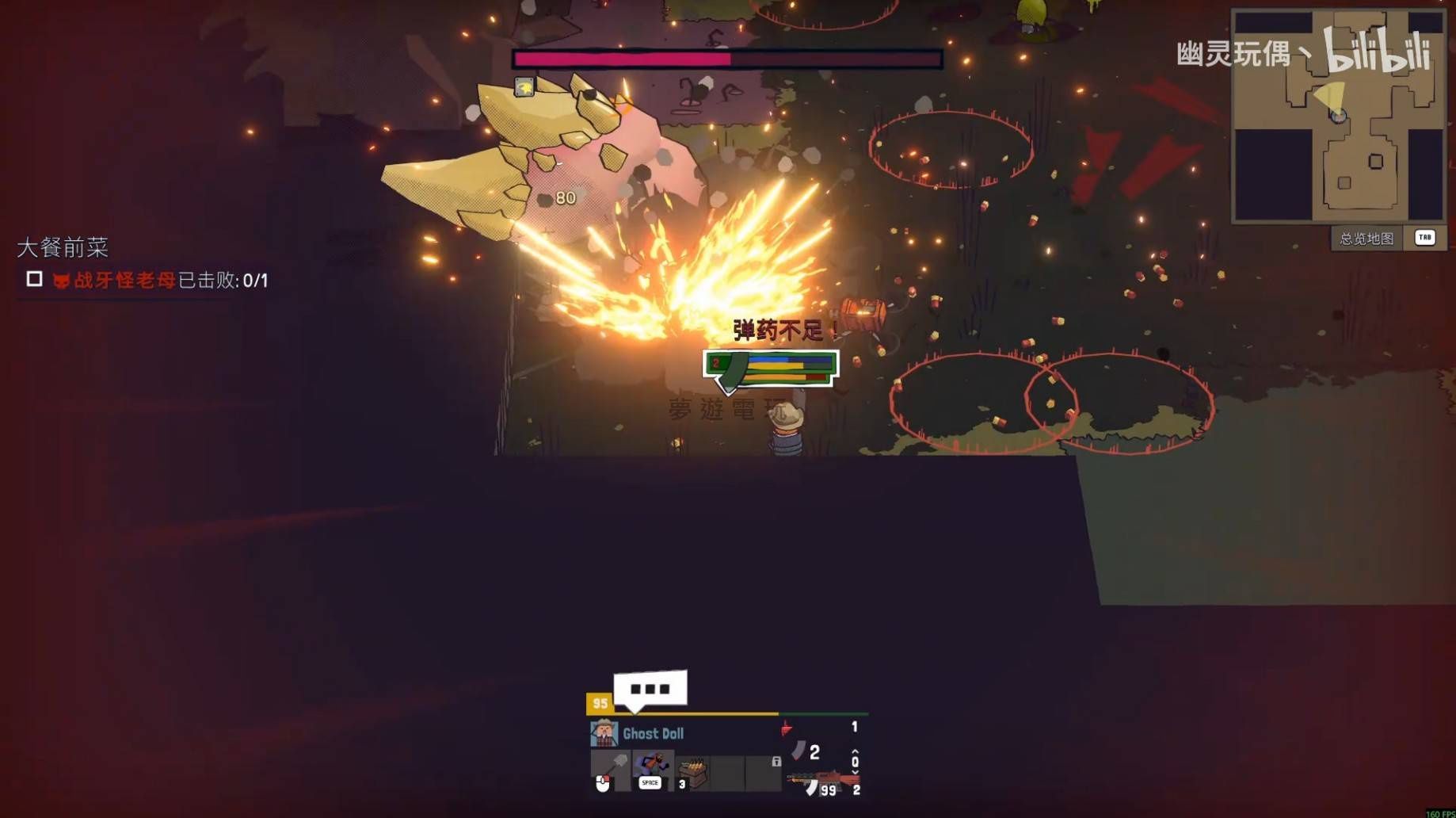Activate the dodge roll ability icon

(x=652, y=769)
